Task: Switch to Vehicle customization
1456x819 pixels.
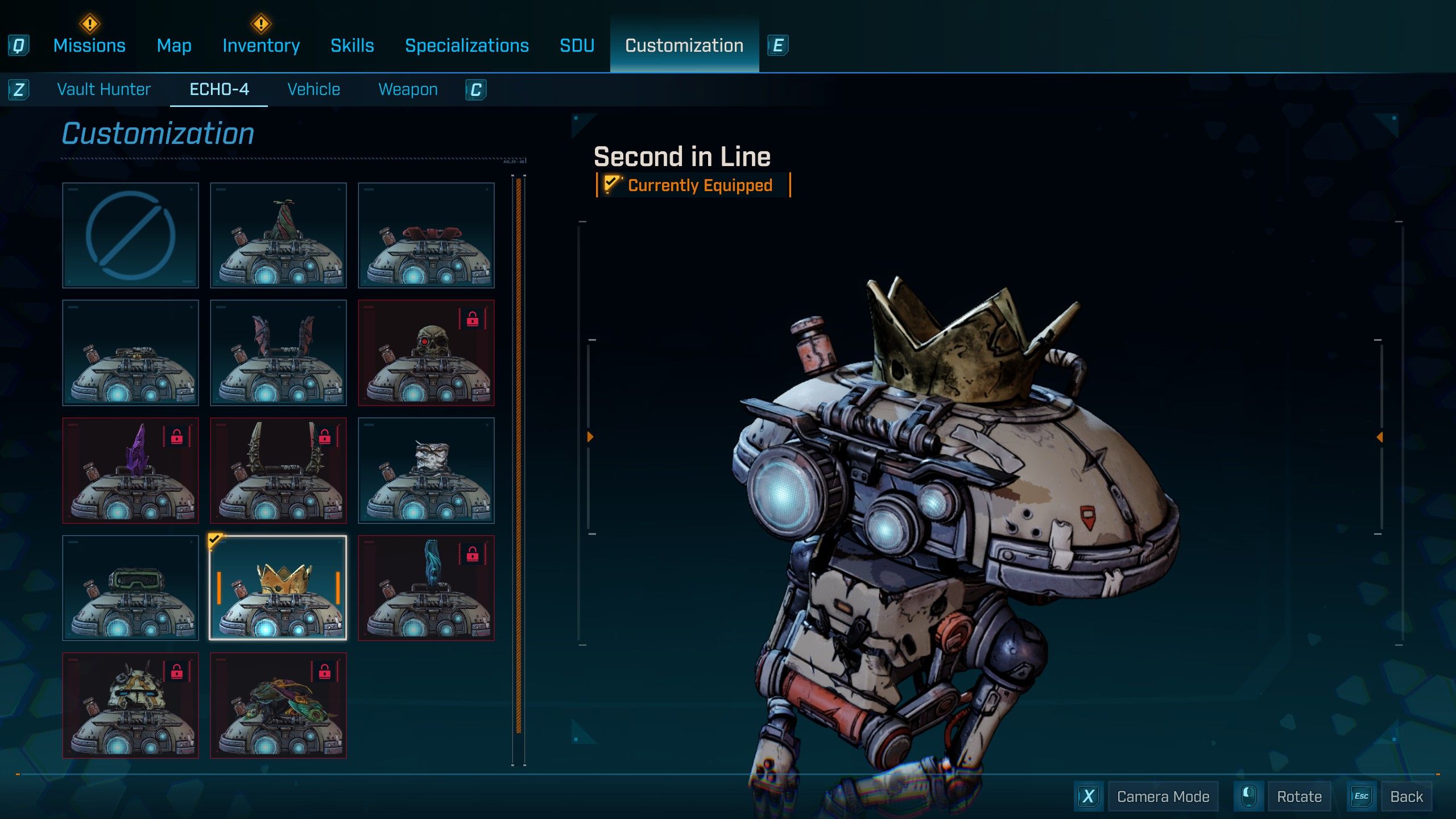Action: tap(313, 89)
